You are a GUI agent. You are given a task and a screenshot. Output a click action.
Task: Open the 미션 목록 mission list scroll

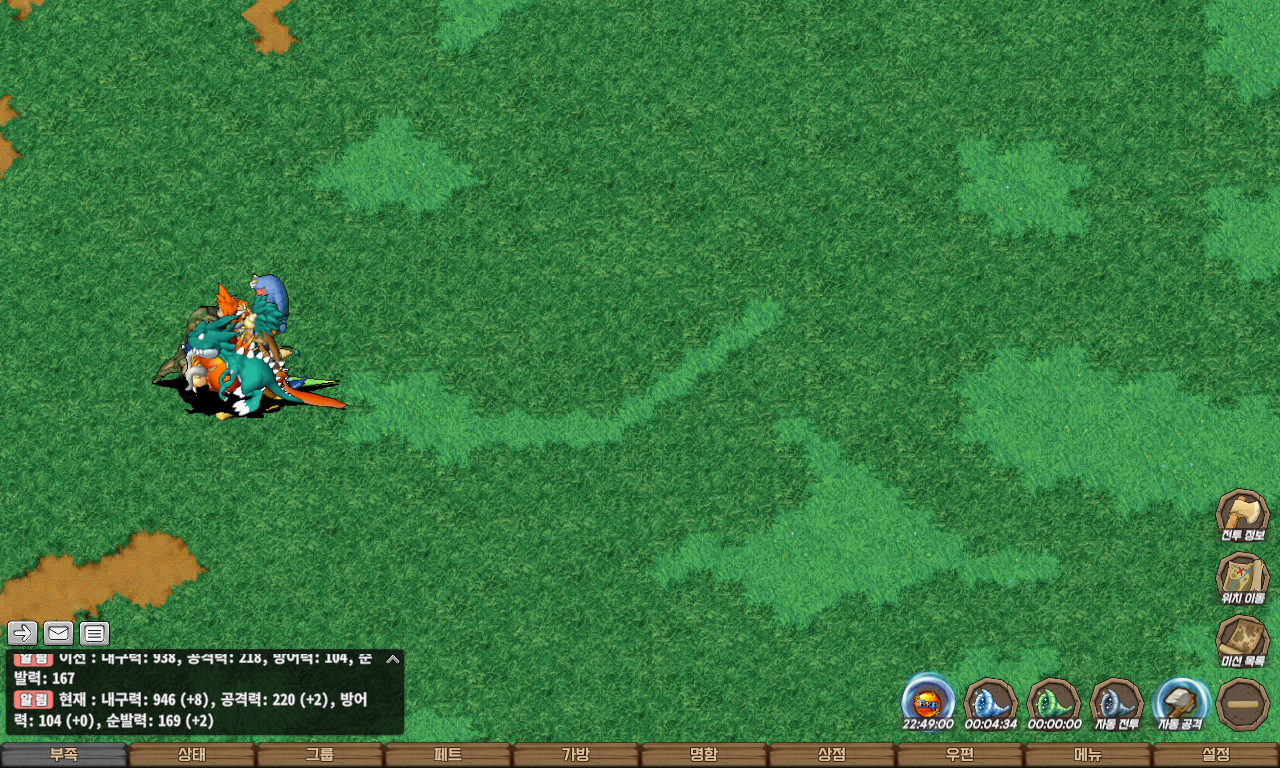click(x=1243, y=641)
